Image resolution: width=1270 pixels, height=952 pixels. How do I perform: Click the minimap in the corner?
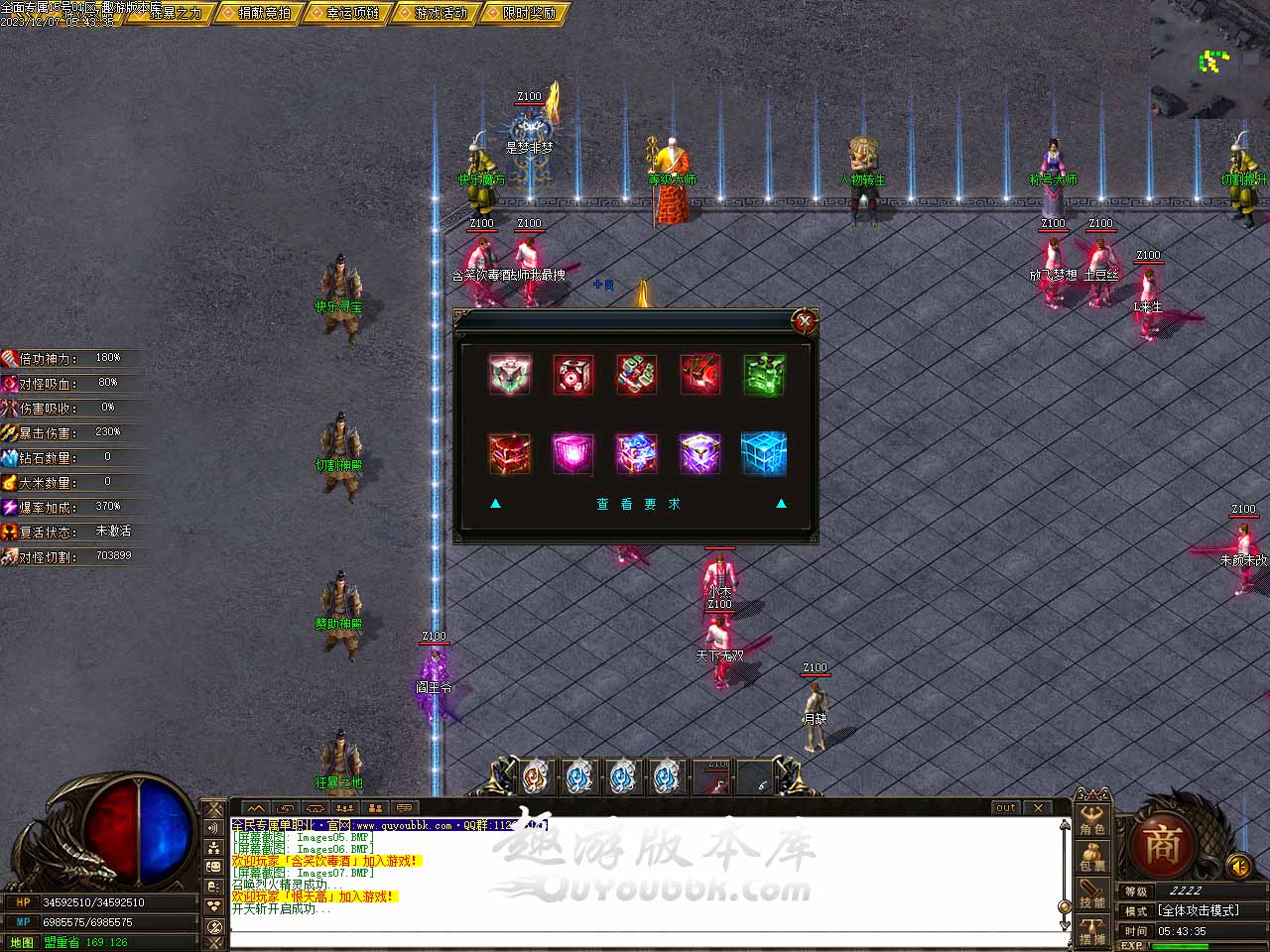pyautogui.click(x=1210, y=59)
